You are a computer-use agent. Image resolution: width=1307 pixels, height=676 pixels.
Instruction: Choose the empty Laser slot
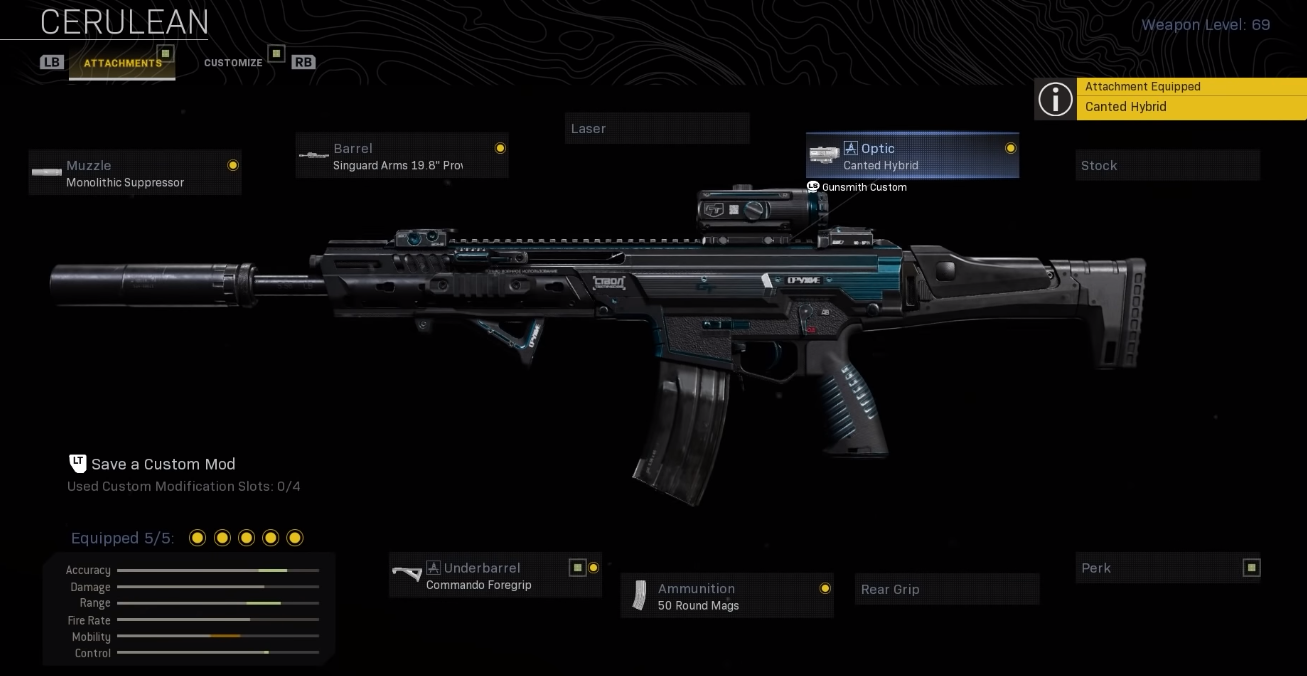pyautogui.click(x=657, y=129)
